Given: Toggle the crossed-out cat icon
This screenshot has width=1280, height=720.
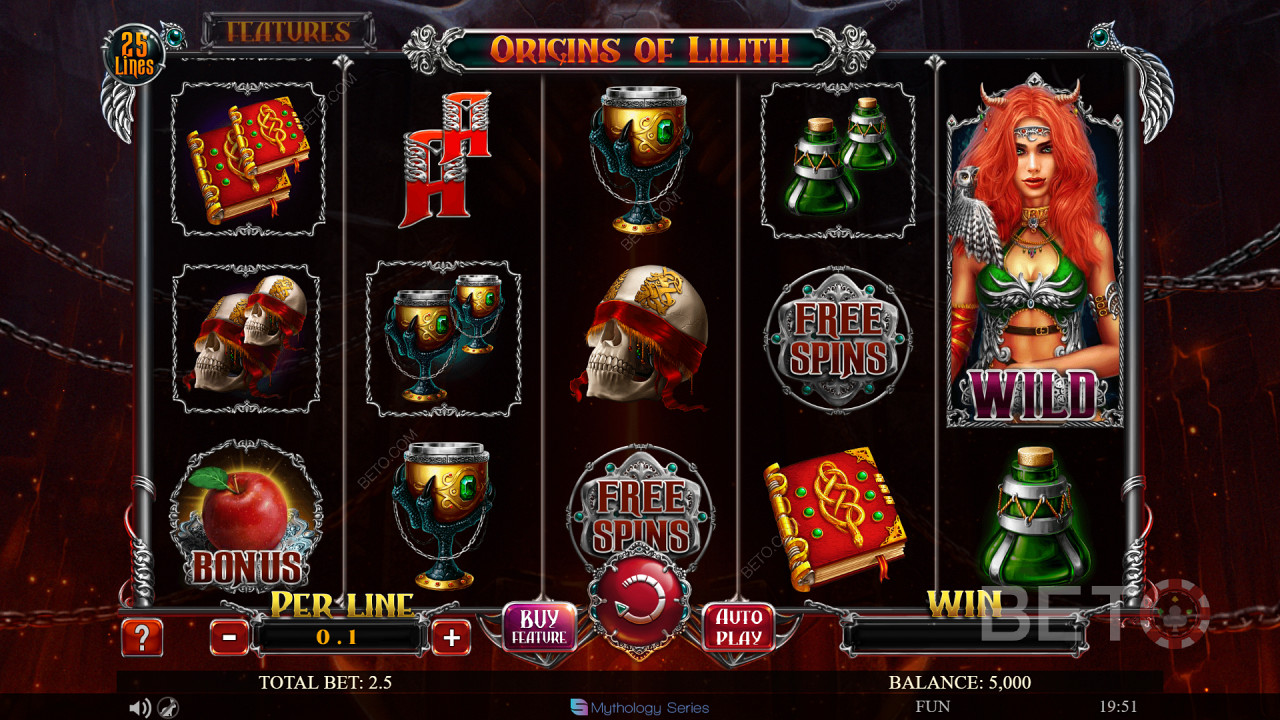Looking at the screenshot, I should point(170,708).
